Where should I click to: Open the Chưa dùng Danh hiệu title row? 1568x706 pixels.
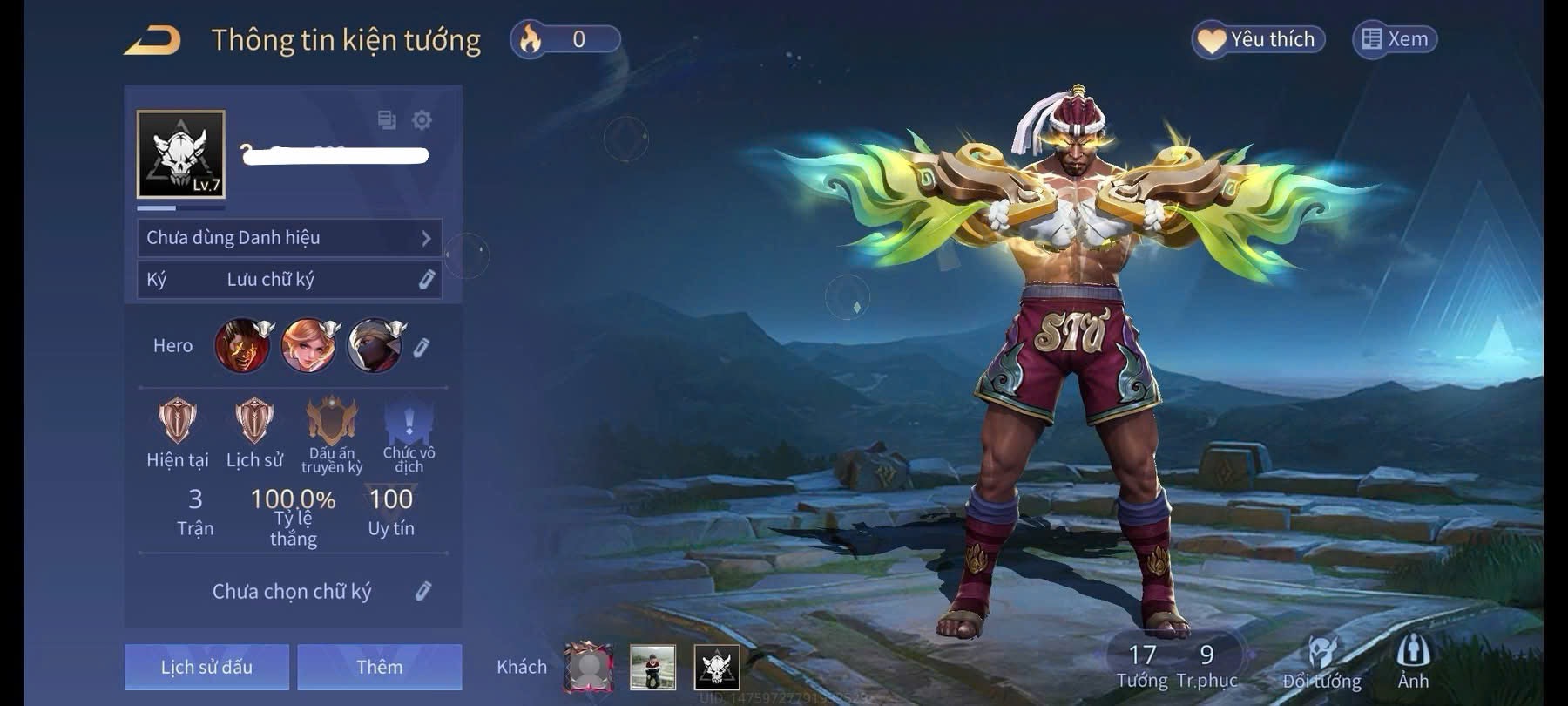pos(289,238)
